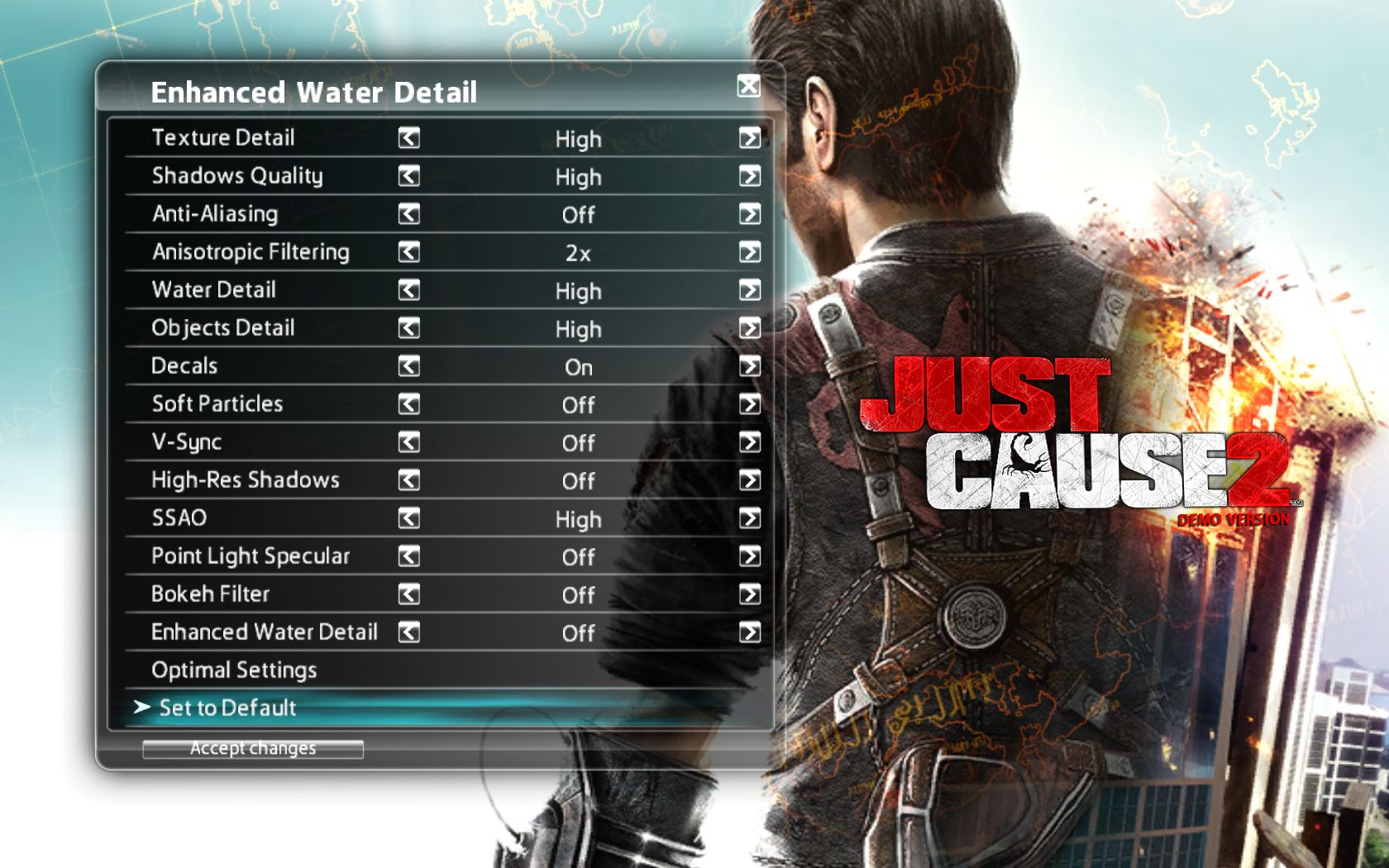This screenshot has height=868, width=1389.
Task: Toggle Decals with its right arrow
Action: 749,366
